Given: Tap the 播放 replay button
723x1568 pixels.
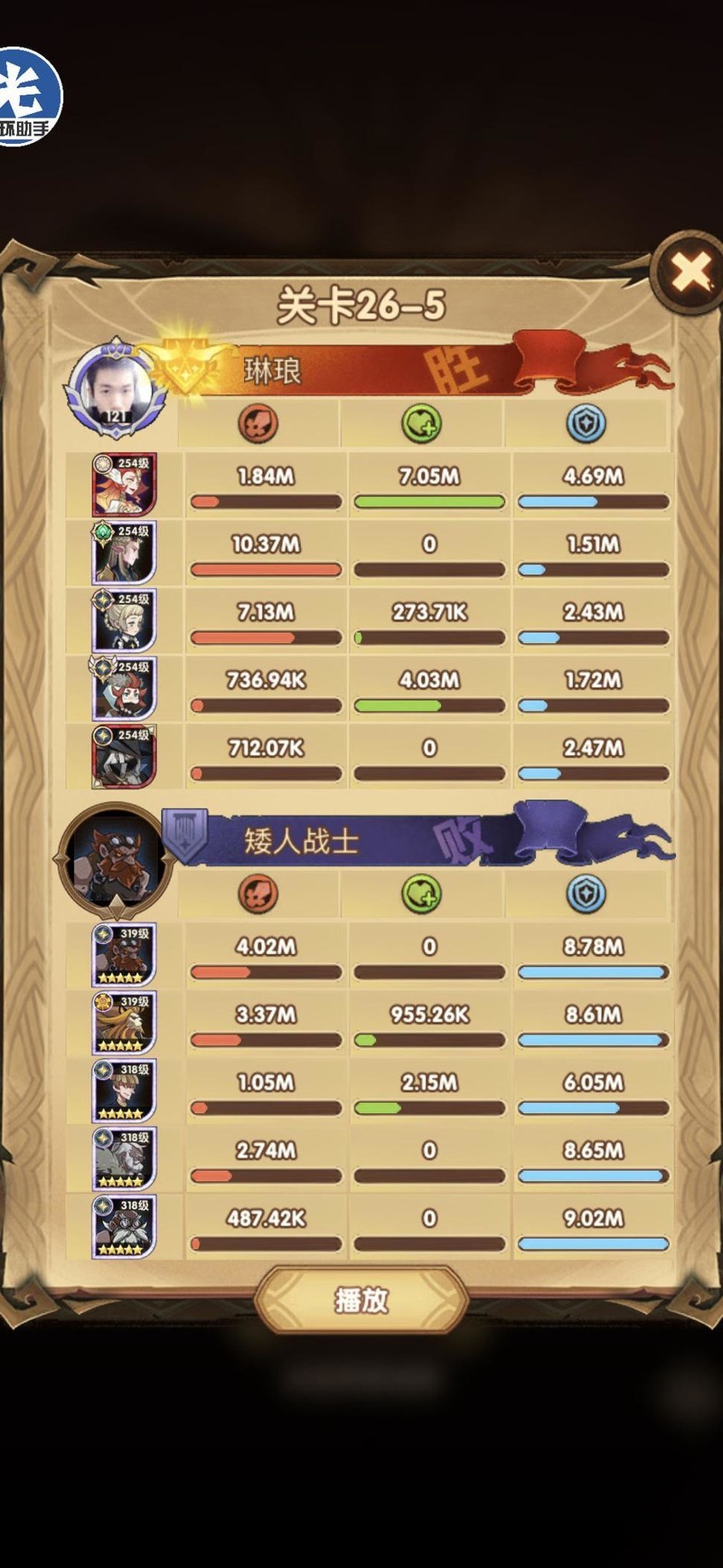Looking at the screenshot, I should pos(361,1299).
